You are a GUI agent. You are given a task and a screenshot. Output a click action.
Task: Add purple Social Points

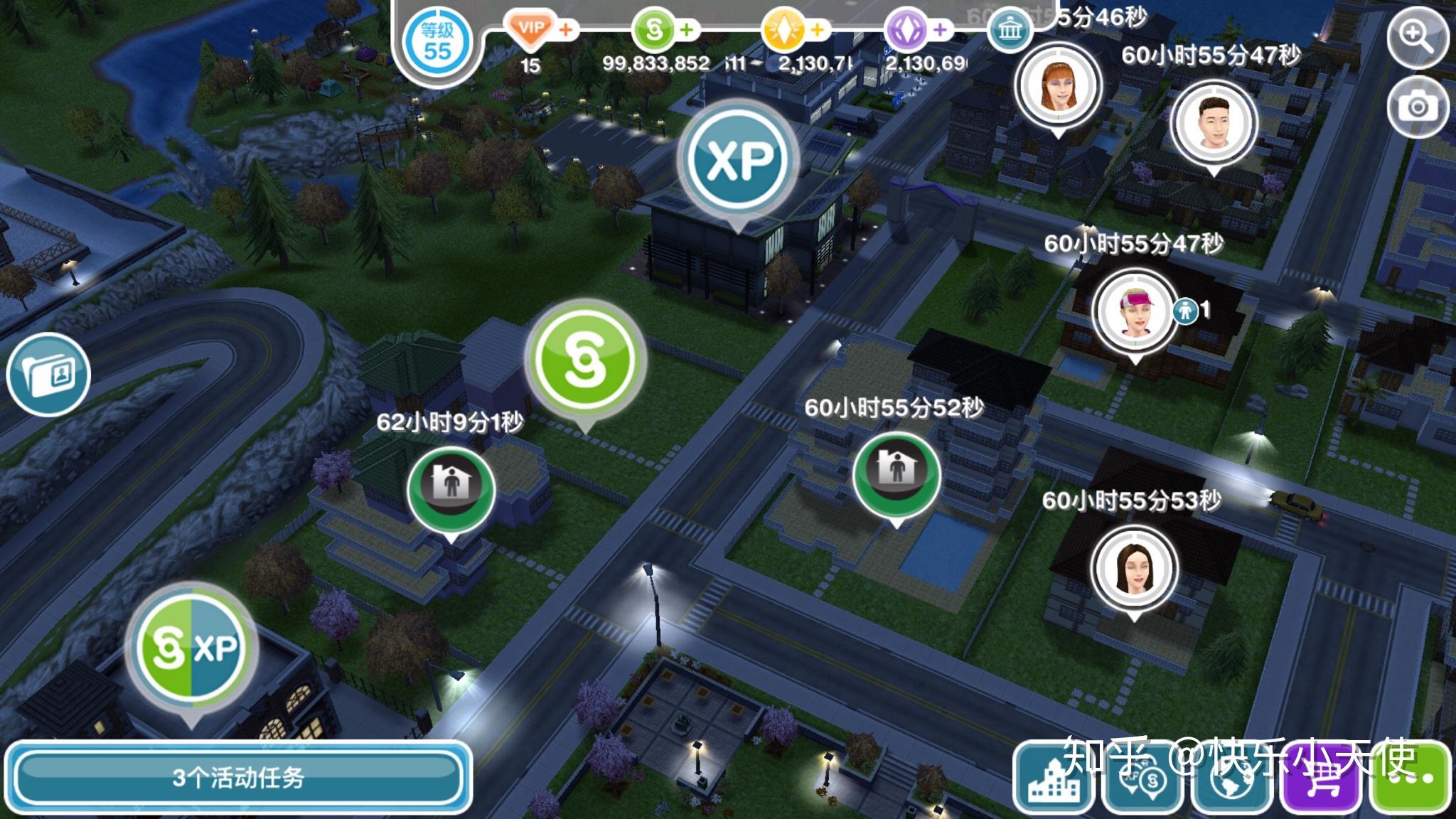point(940,30)
